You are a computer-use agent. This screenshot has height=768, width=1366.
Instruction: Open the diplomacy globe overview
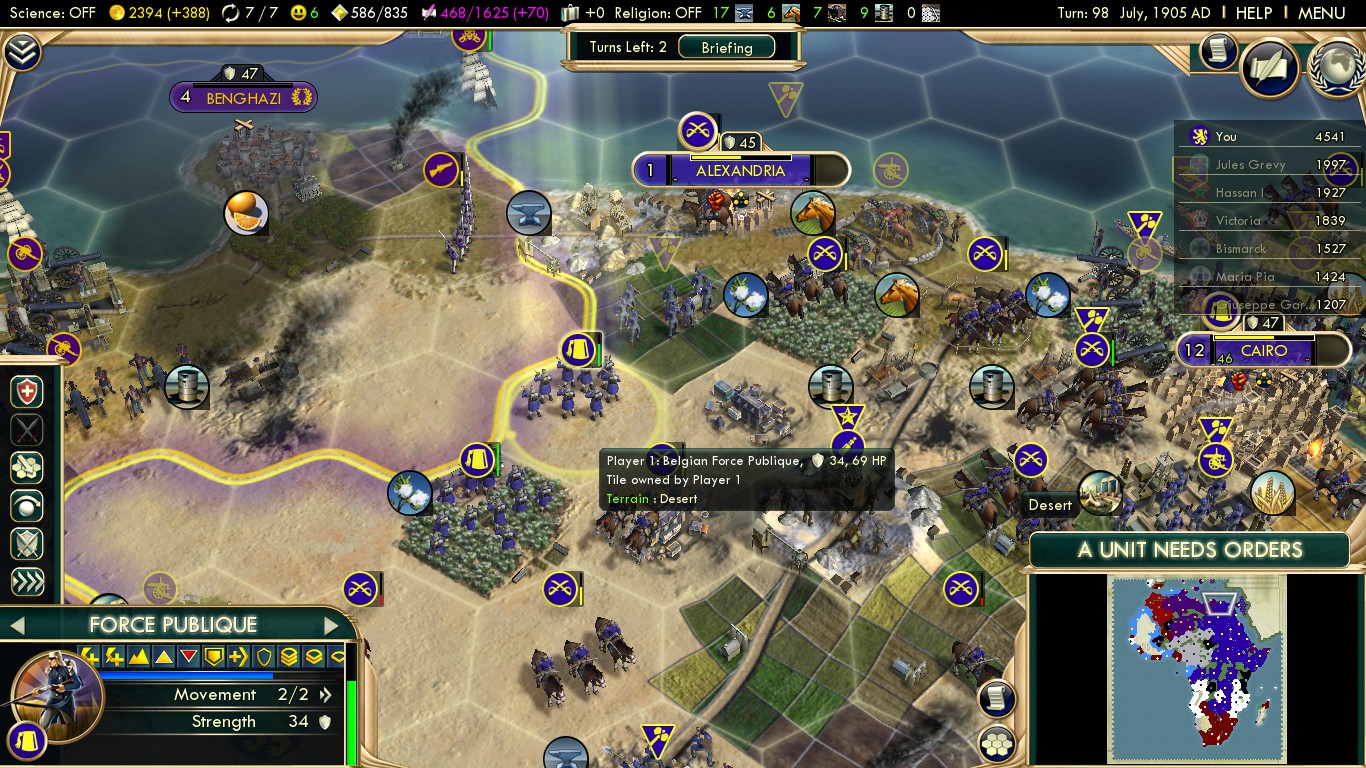[1337, 68]
